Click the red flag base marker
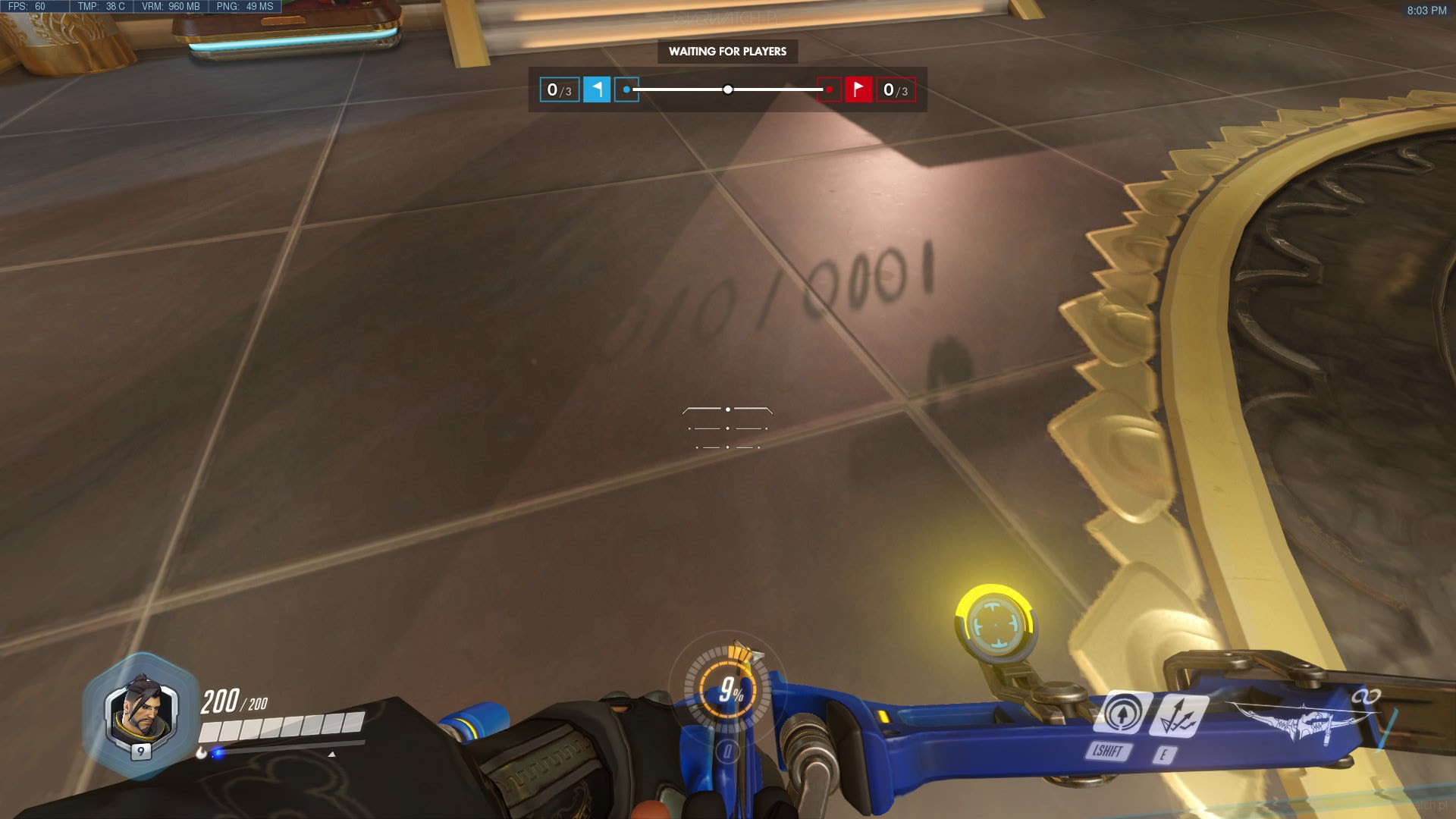 [829, 89]
